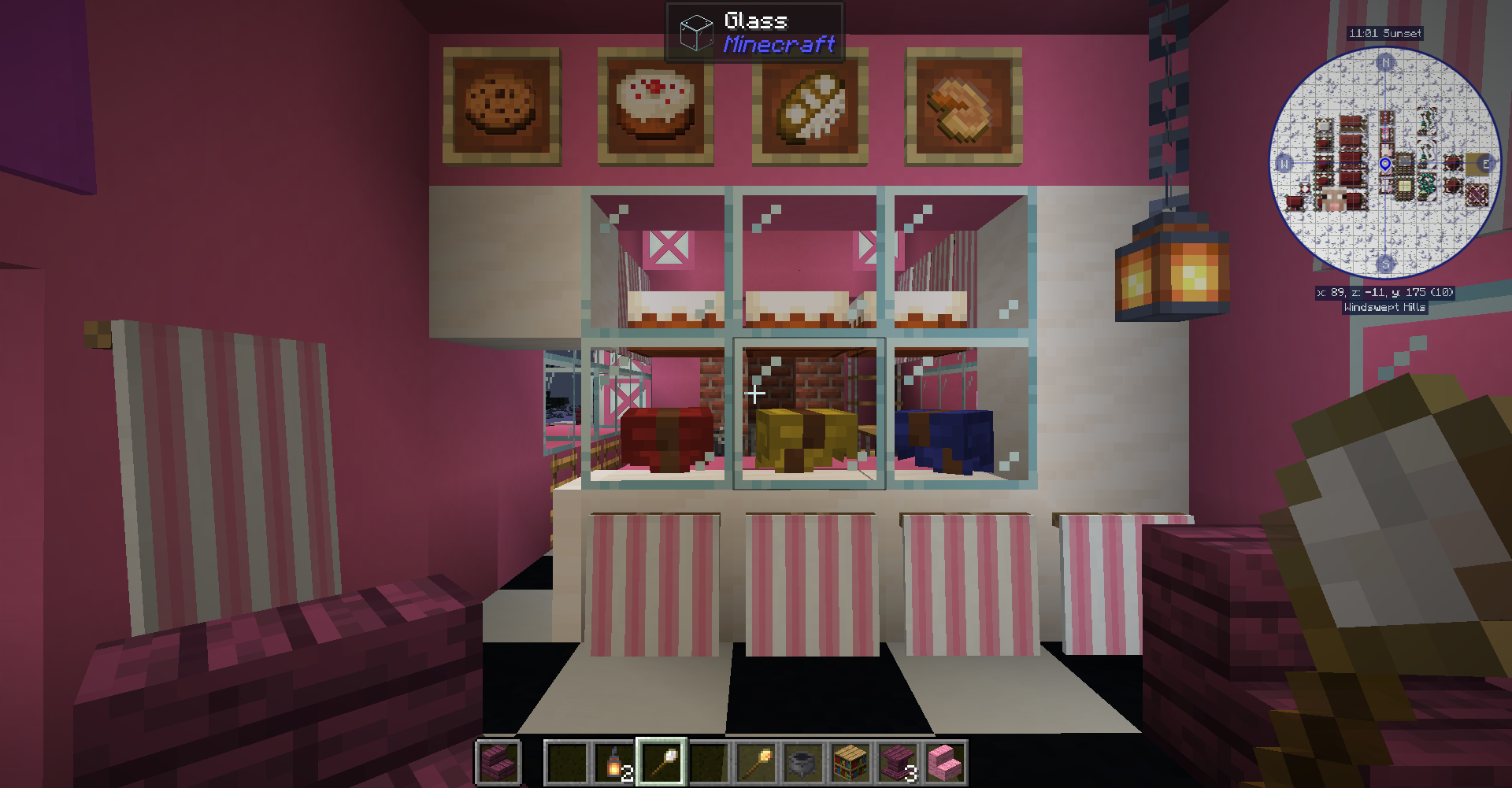Click the Windswept Hills biome label
Viewport: 1512px width, 788px height.
tap(1384, 308)
